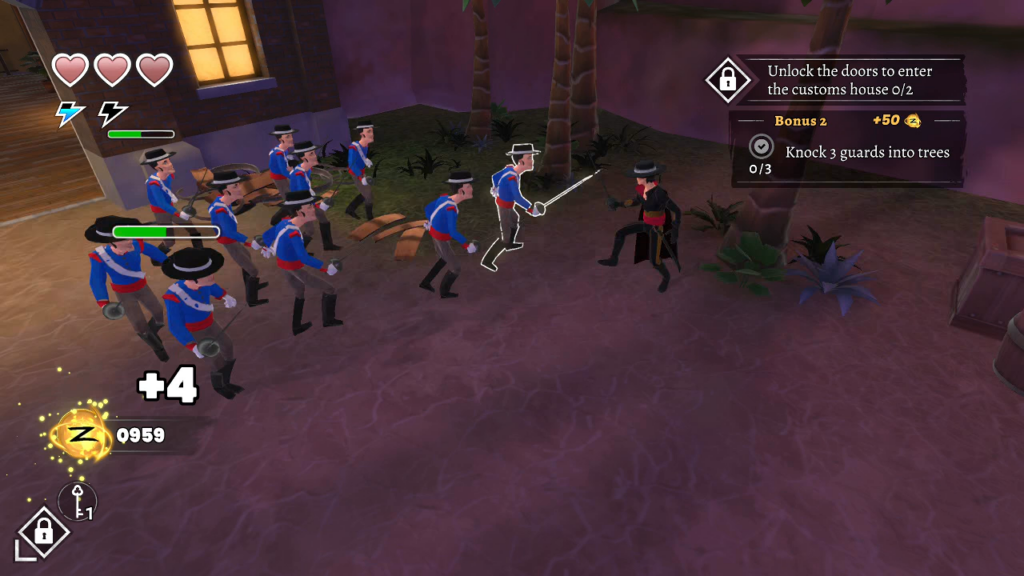The width and height of the screenshot is (1024, 576).
Task: Click the bonus checkmark circle icon
Action: click(761, 146)
